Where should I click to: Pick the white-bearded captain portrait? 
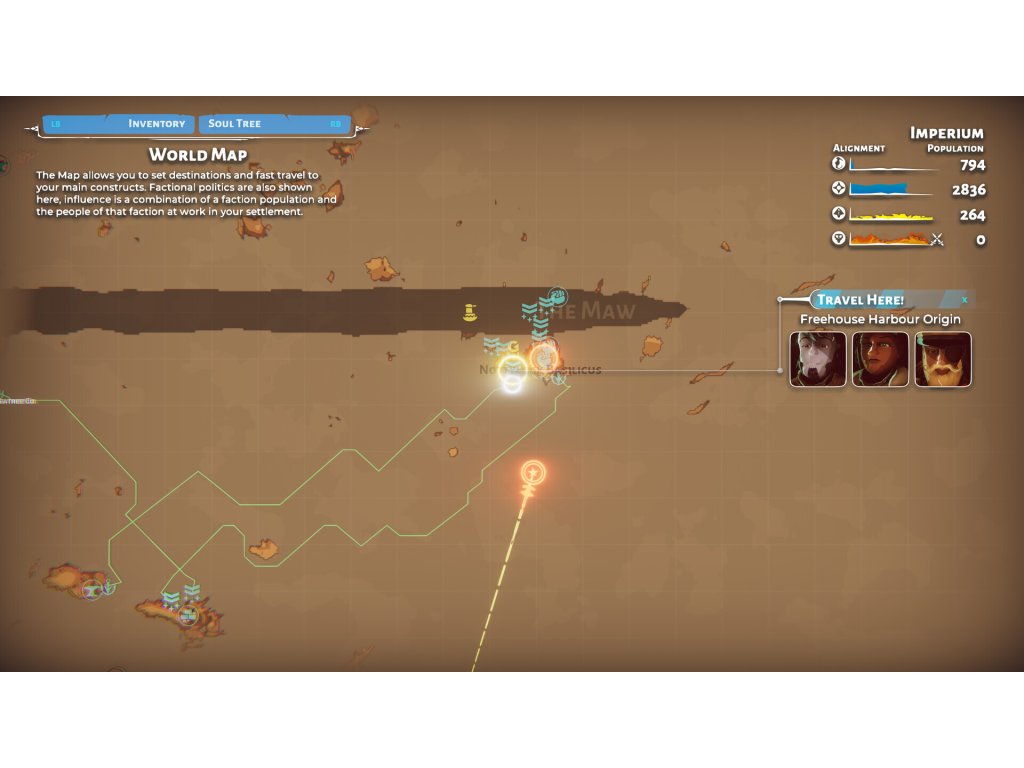pos(942,359)
